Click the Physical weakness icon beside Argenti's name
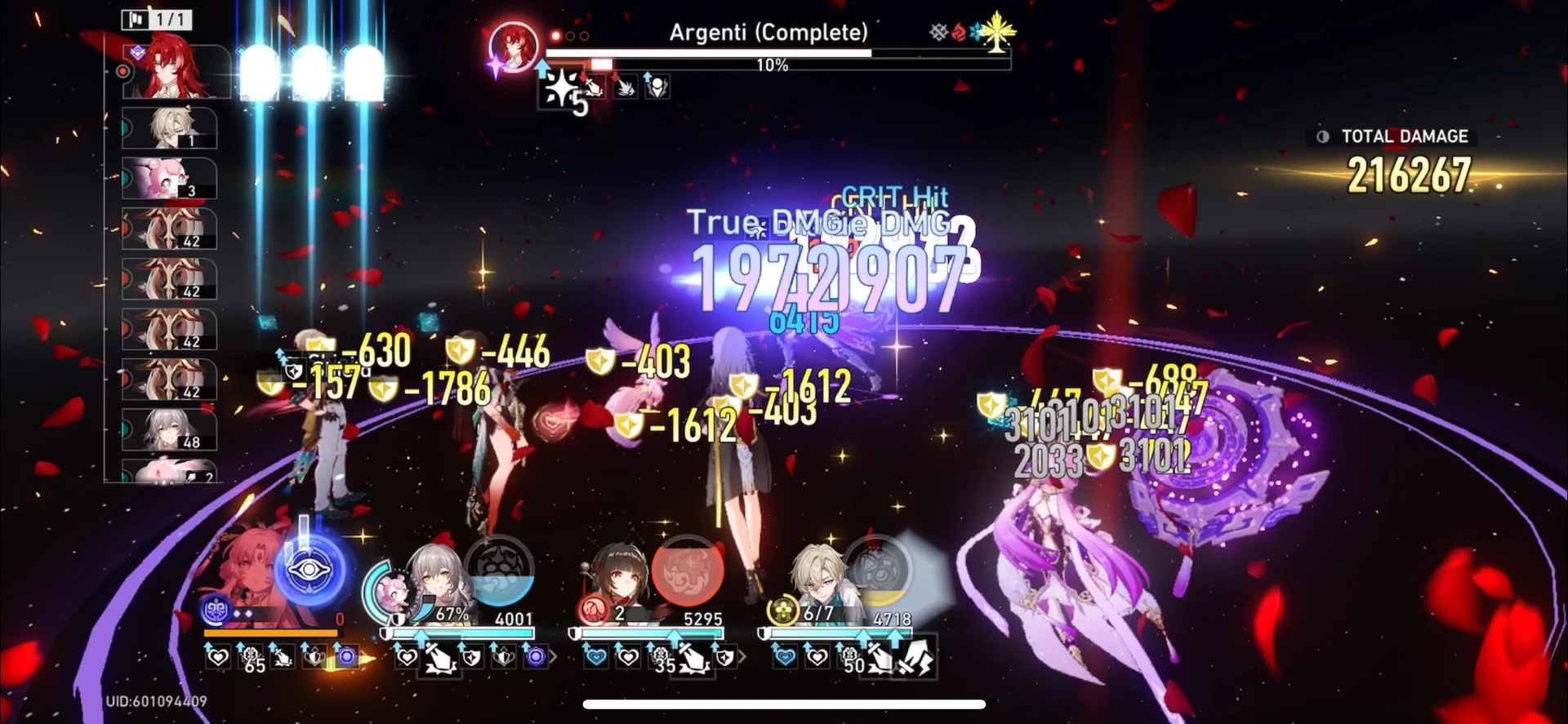The image size is (1568, 724). click(936, 32)
